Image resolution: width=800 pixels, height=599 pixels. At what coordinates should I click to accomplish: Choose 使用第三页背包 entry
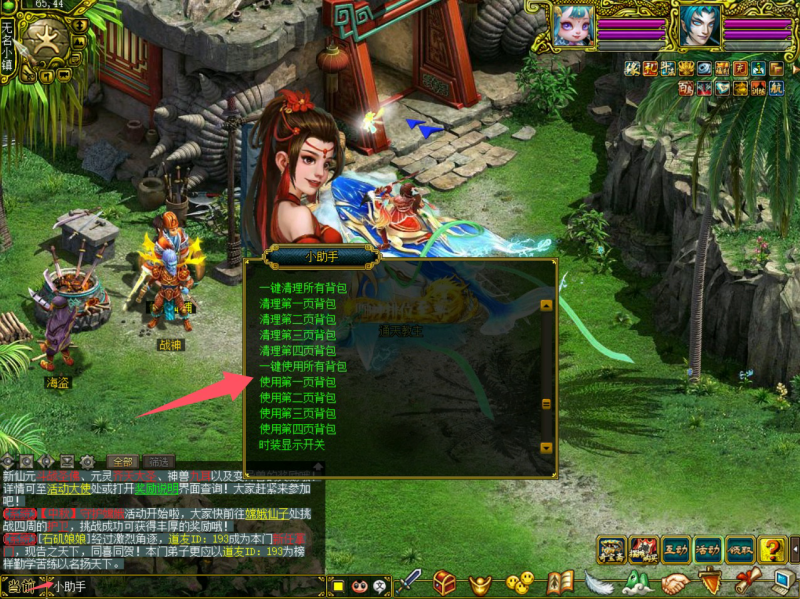click(x=297, y=413)
